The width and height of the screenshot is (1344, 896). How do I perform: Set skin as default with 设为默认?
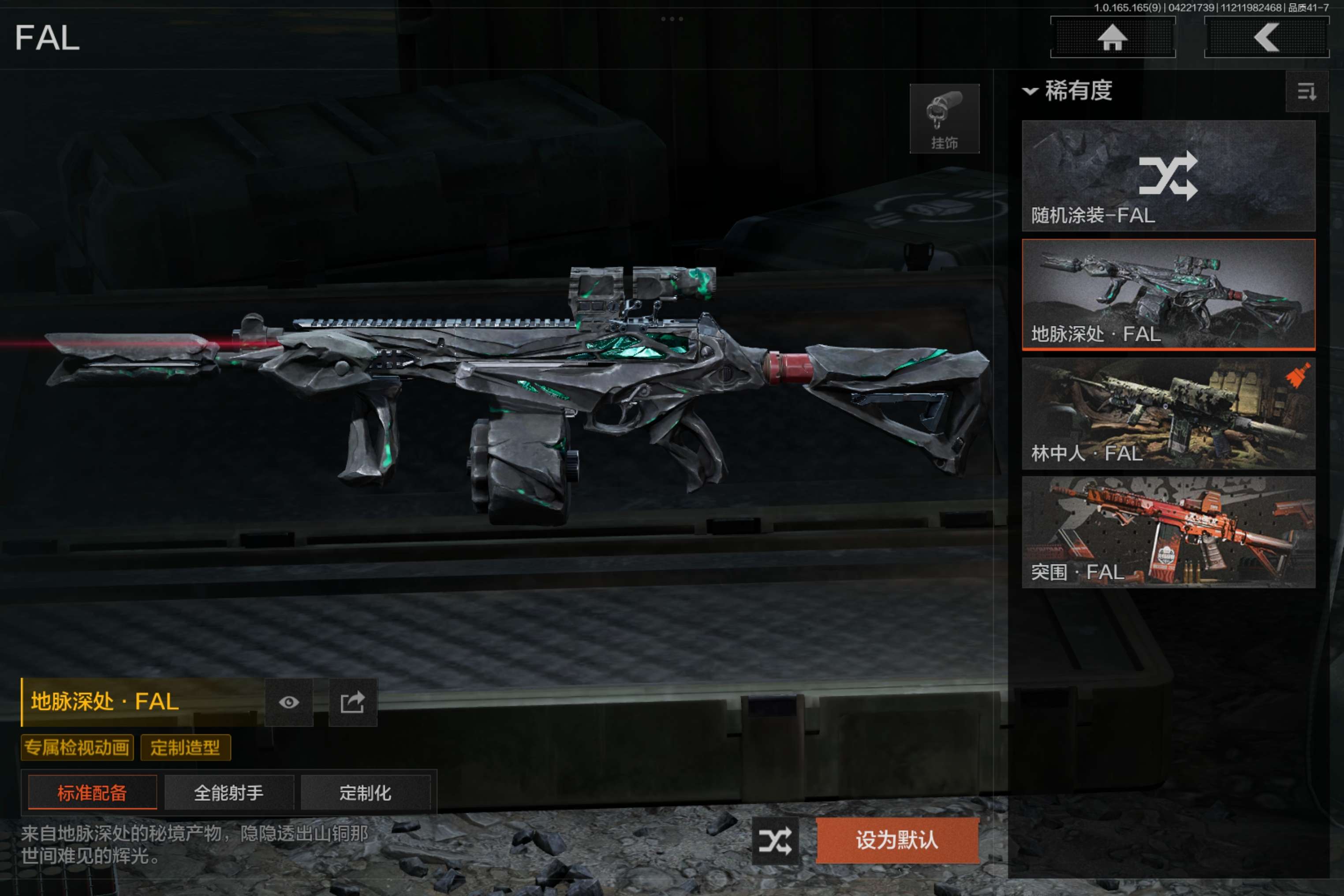tap(897, 840)
